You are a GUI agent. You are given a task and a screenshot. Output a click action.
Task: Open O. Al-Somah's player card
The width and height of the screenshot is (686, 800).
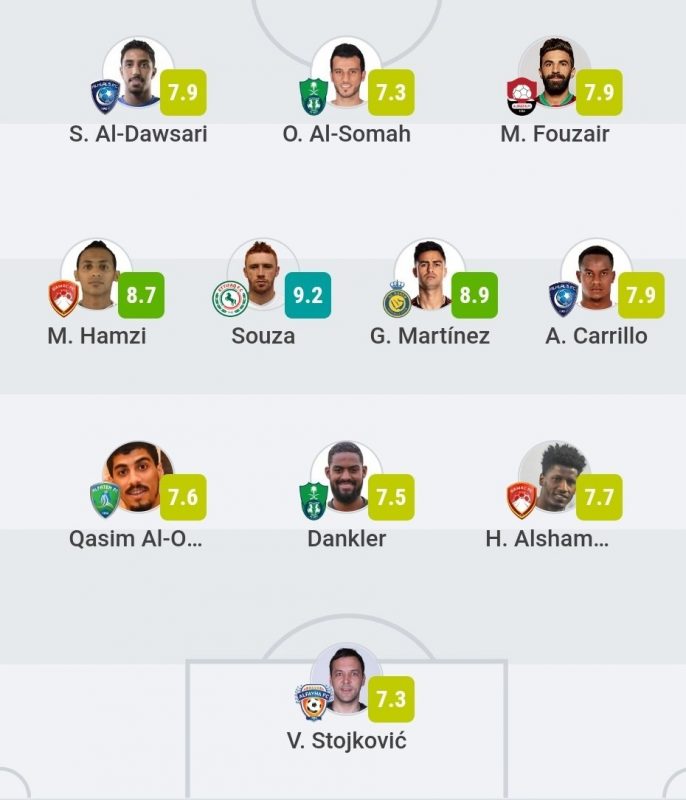point(346,75)
